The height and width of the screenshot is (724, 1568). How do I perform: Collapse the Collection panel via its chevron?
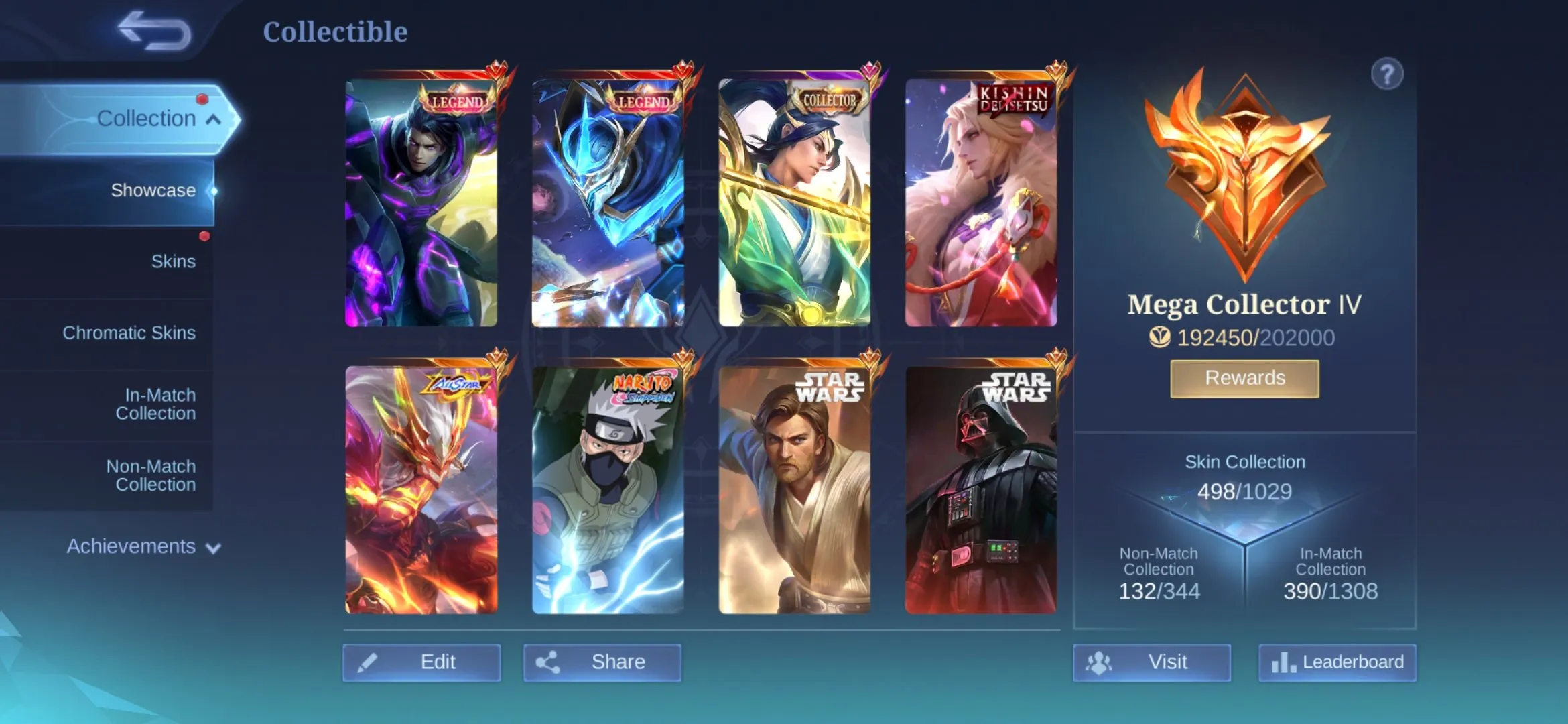(213, 118)
